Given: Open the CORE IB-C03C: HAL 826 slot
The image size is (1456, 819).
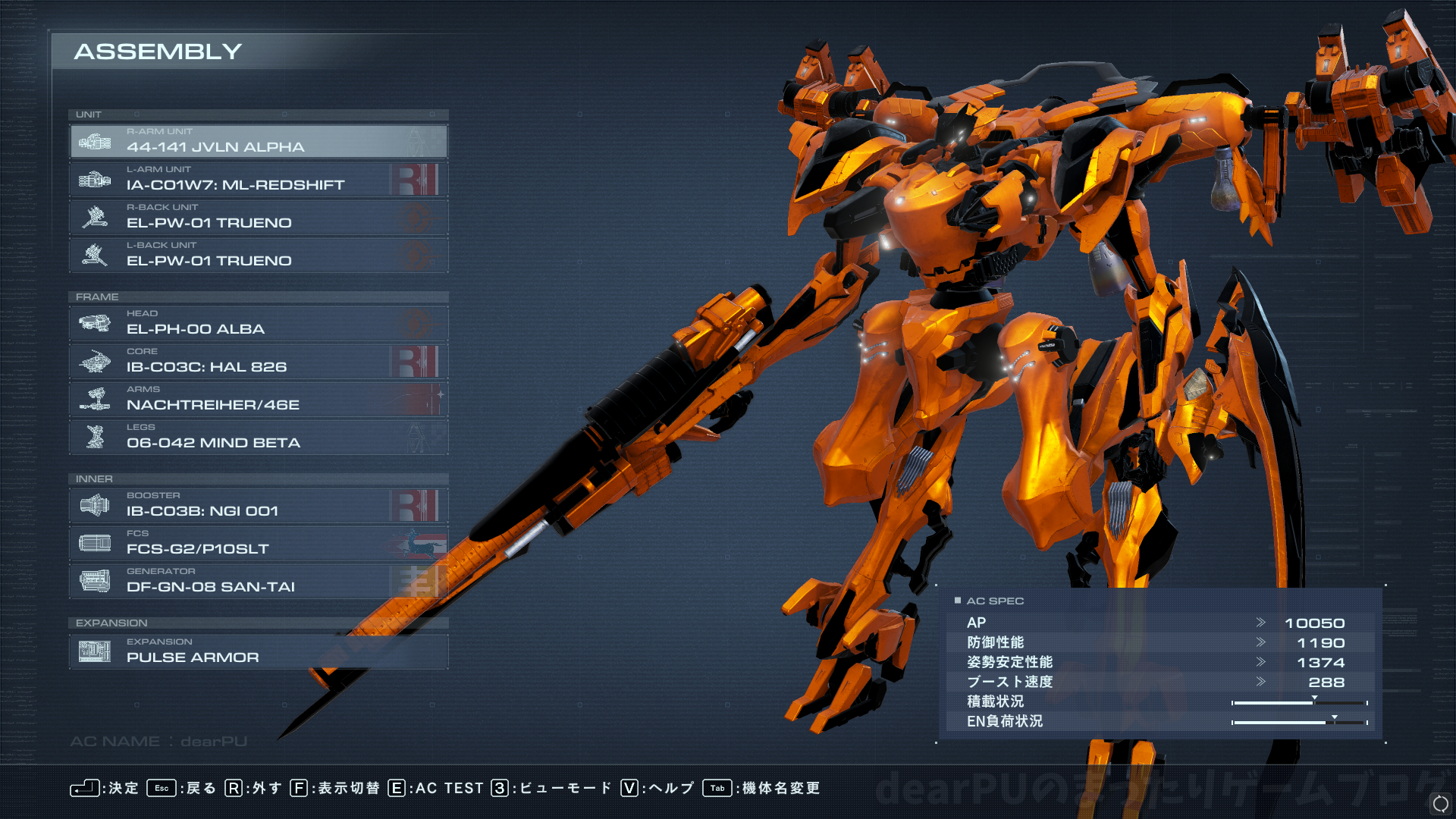Looking at the screenshot, I should tap(259, 362).
